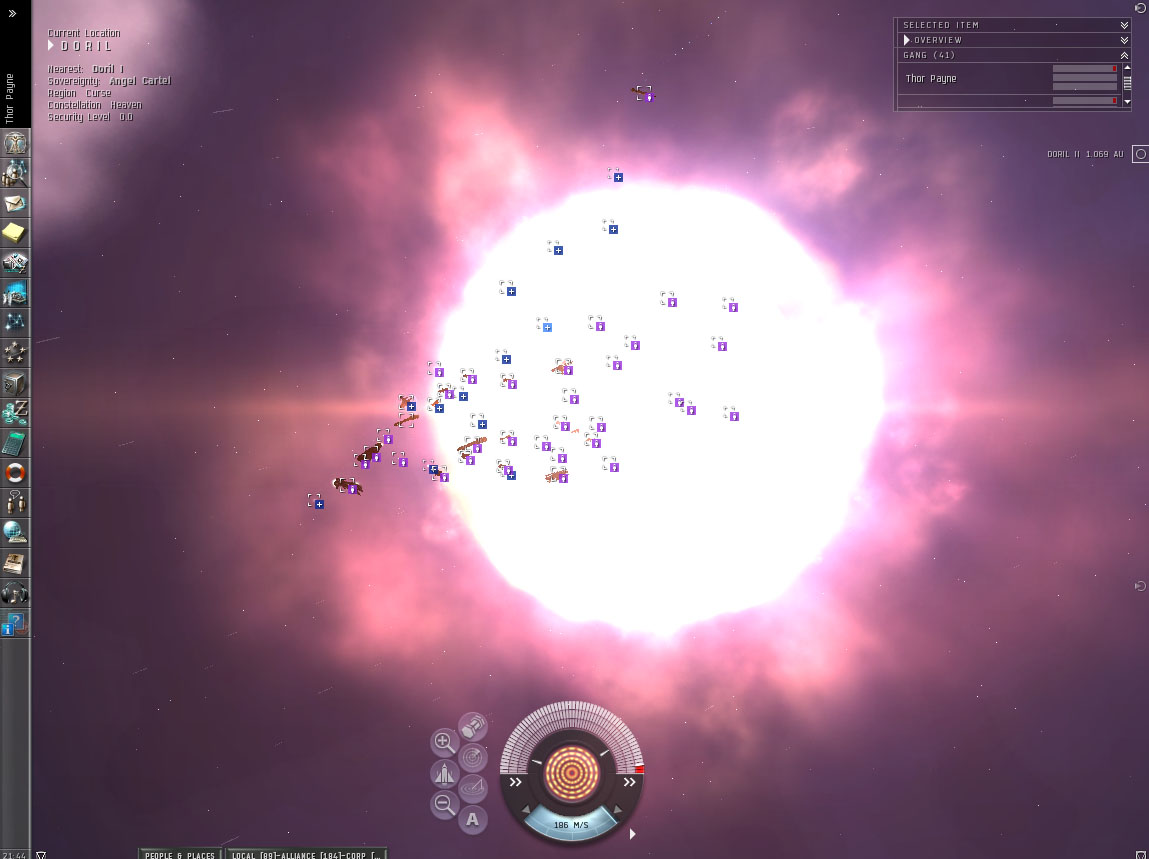1149x859 pixels.
Task: Activate the tactical overlay button
Action: tap(473, 788)
